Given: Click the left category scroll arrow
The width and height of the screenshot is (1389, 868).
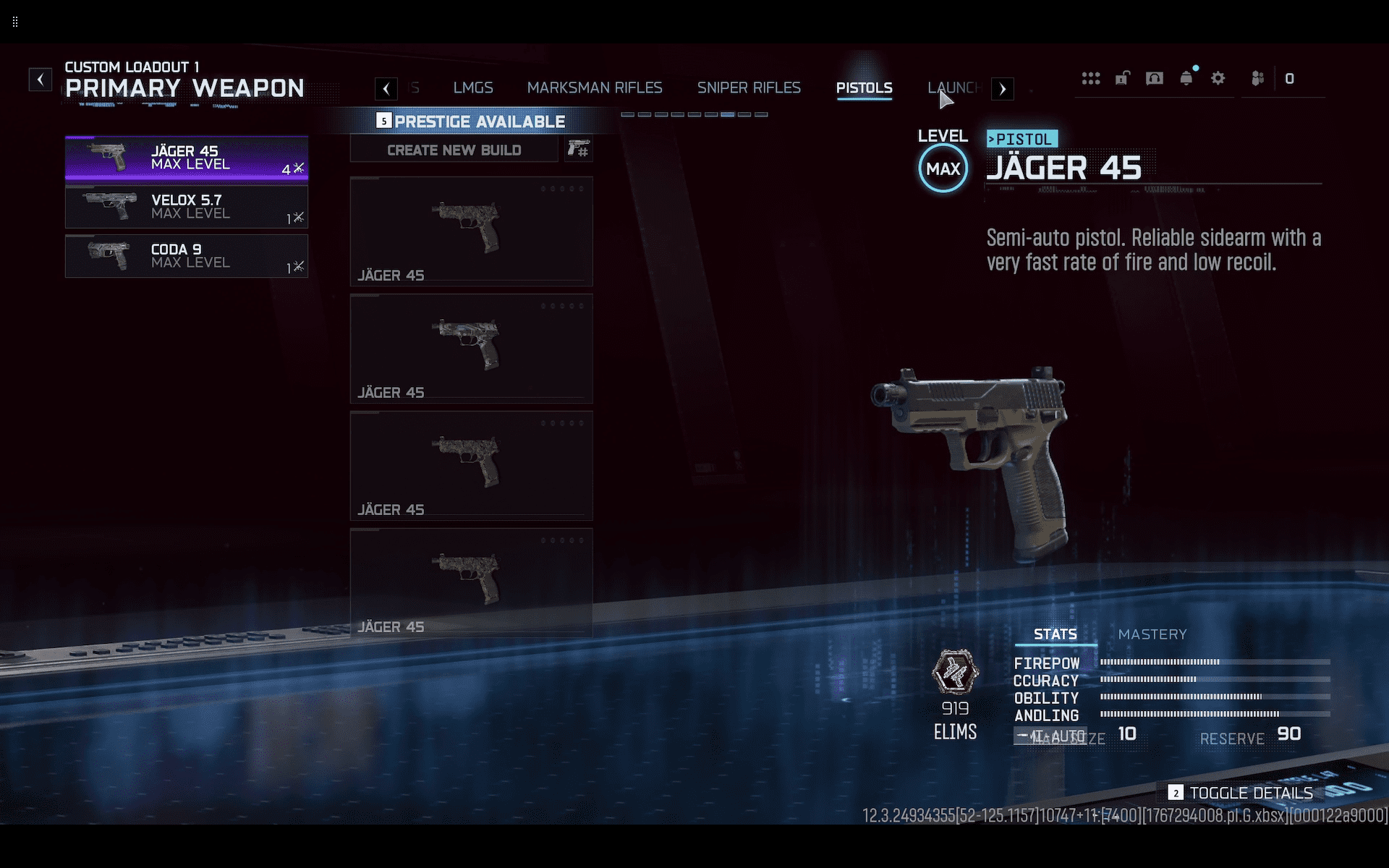Looking at the screenshot, I should point(386,89).
